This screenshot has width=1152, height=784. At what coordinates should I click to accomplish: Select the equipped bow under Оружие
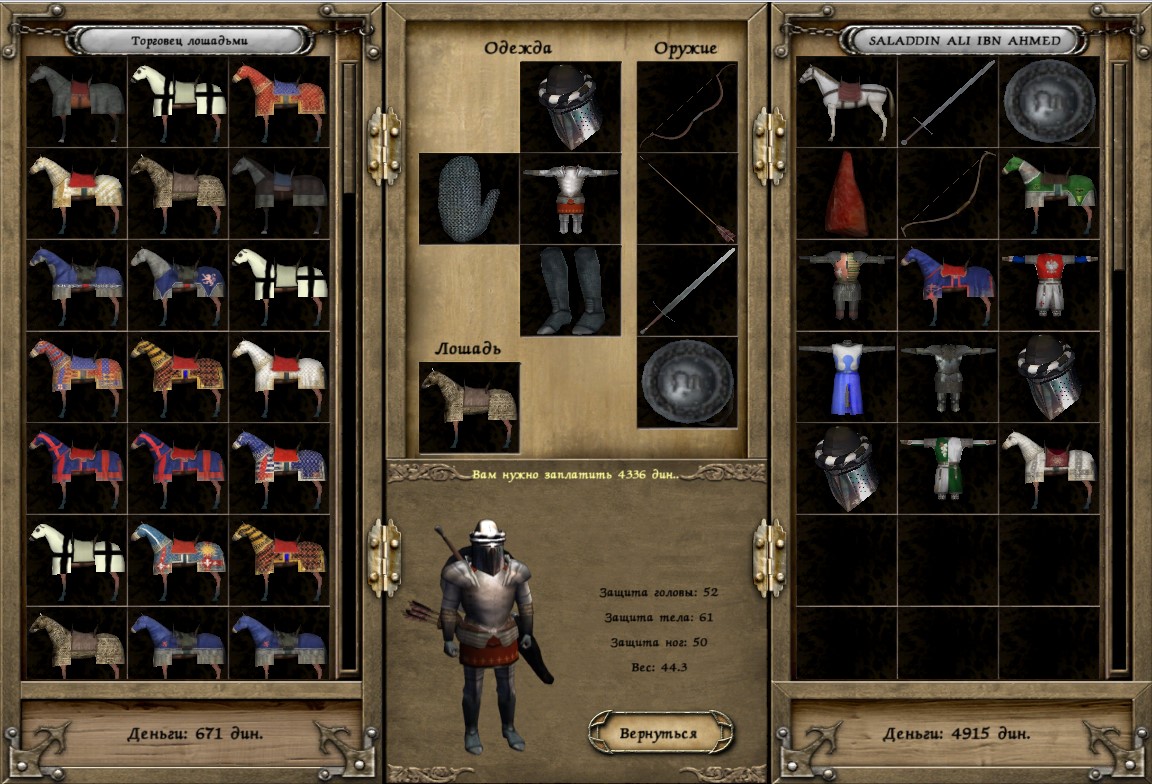click(686, 107)
